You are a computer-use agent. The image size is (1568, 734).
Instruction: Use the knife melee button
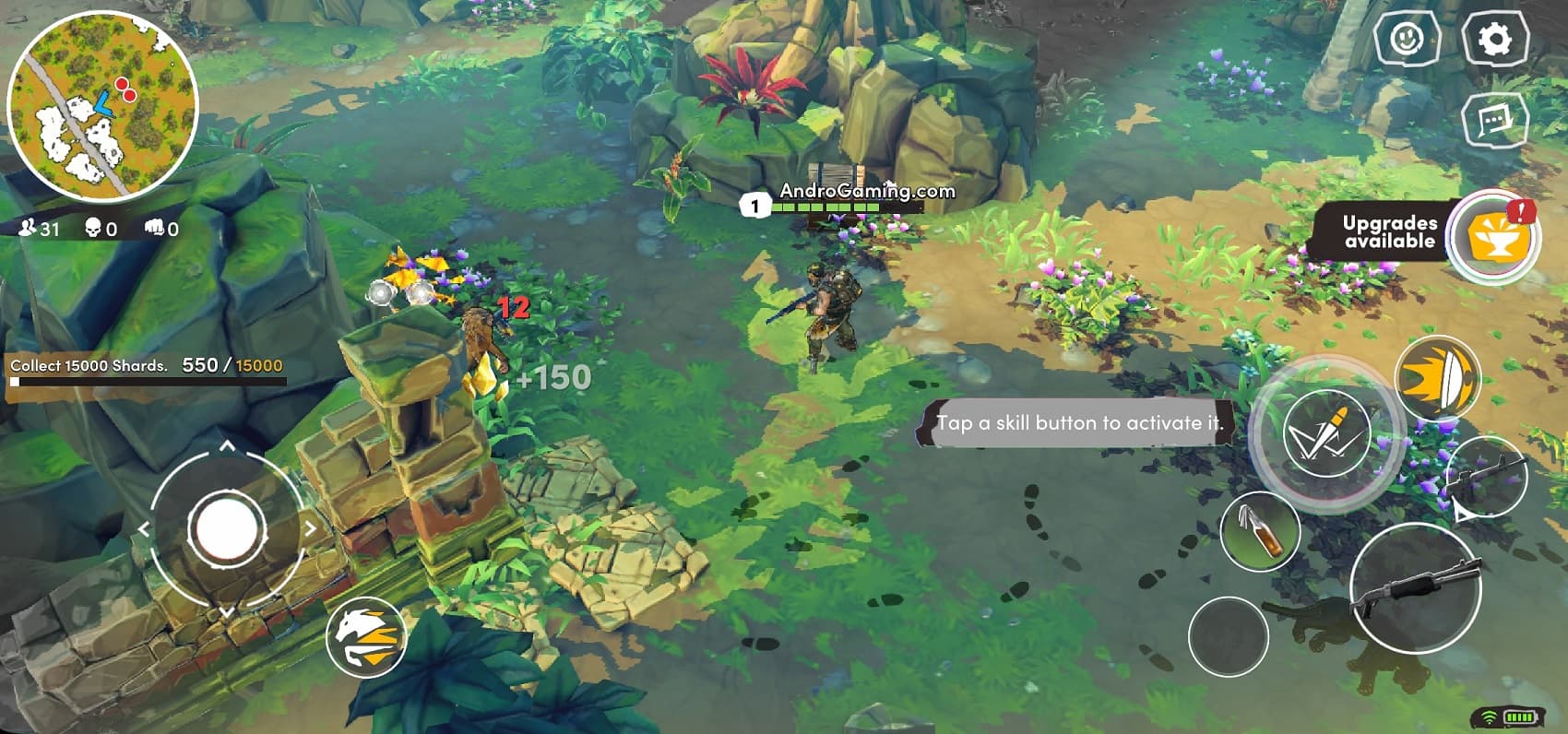tap(1260, 531)
